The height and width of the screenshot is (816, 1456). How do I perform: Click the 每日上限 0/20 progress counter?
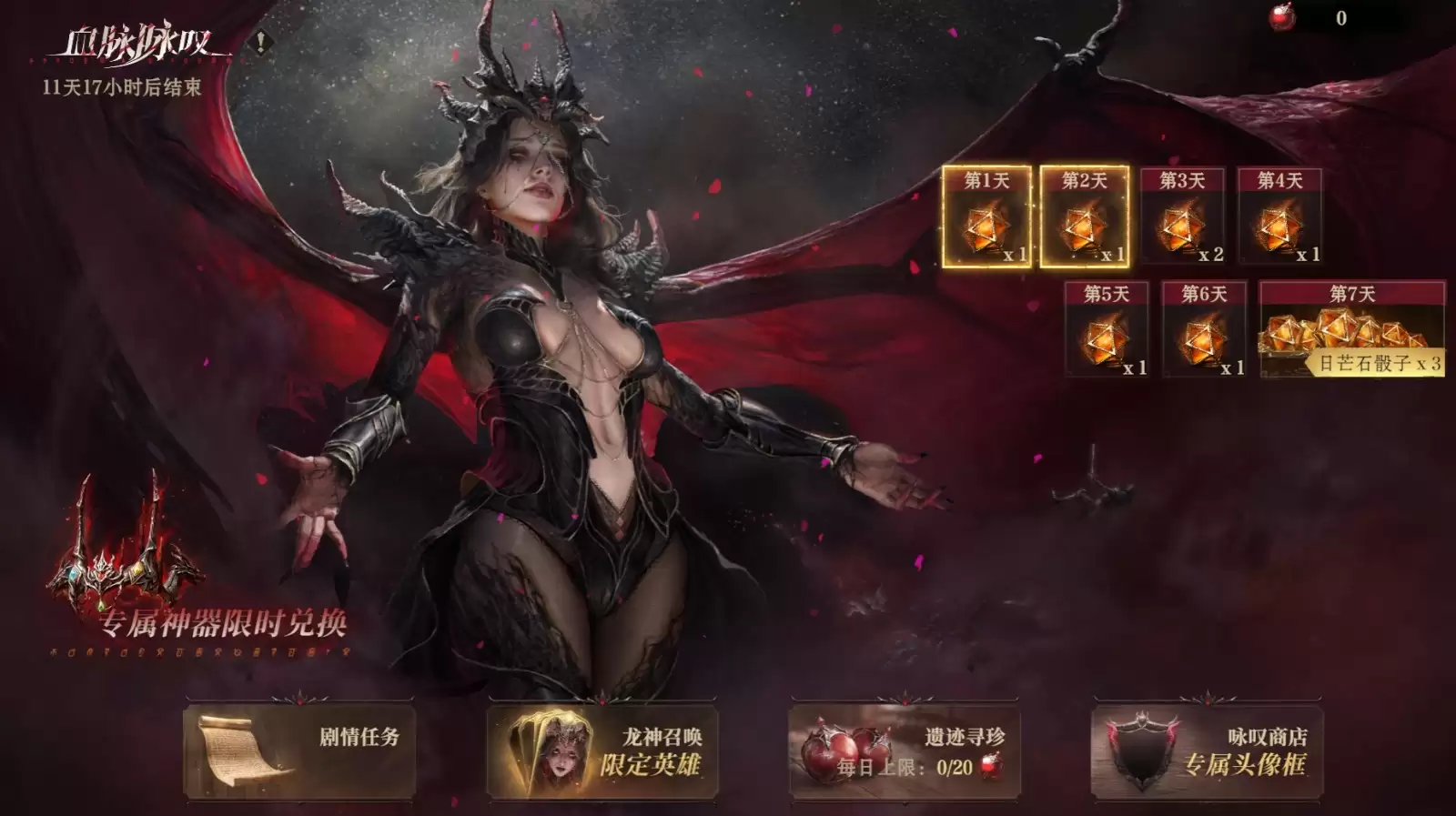(955, 767)
